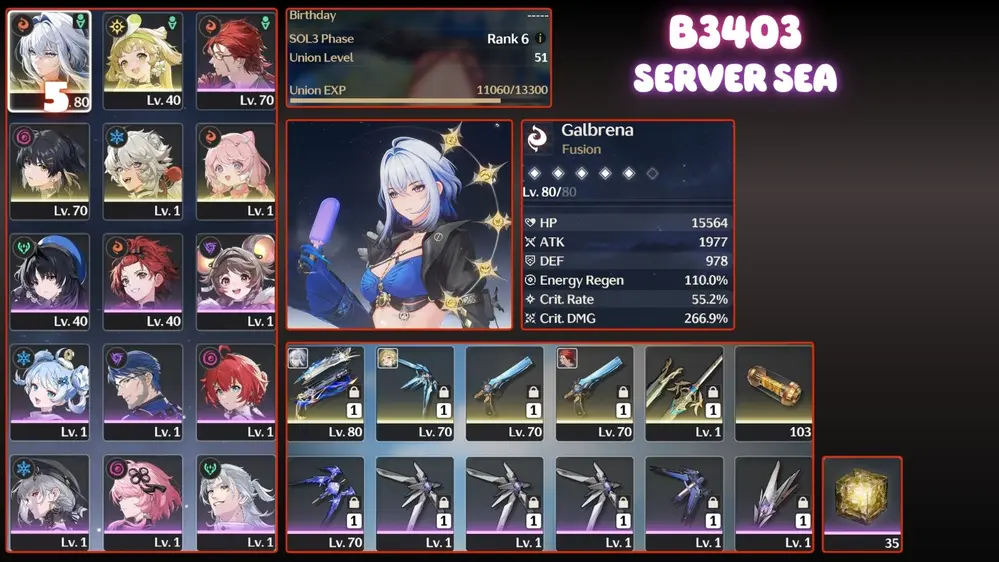Choose the blonde flower-crowned Lv. 40 character
The width and height of the screenshot is (999, 562).
coord(143,60)
